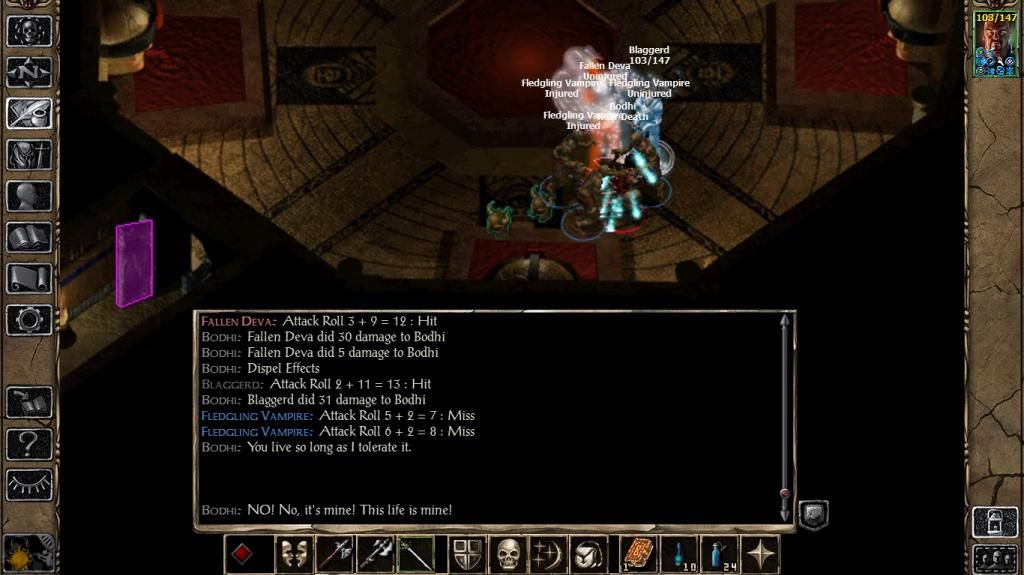
Task: Use the potion stack with 24 charges
Action: tap(719, 554)
